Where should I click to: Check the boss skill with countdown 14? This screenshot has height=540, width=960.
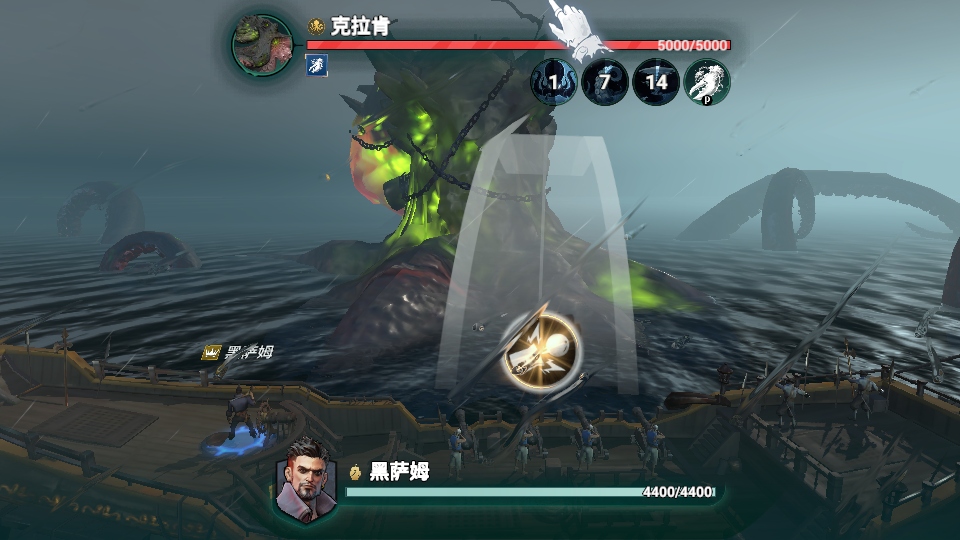tap(656, 82)
